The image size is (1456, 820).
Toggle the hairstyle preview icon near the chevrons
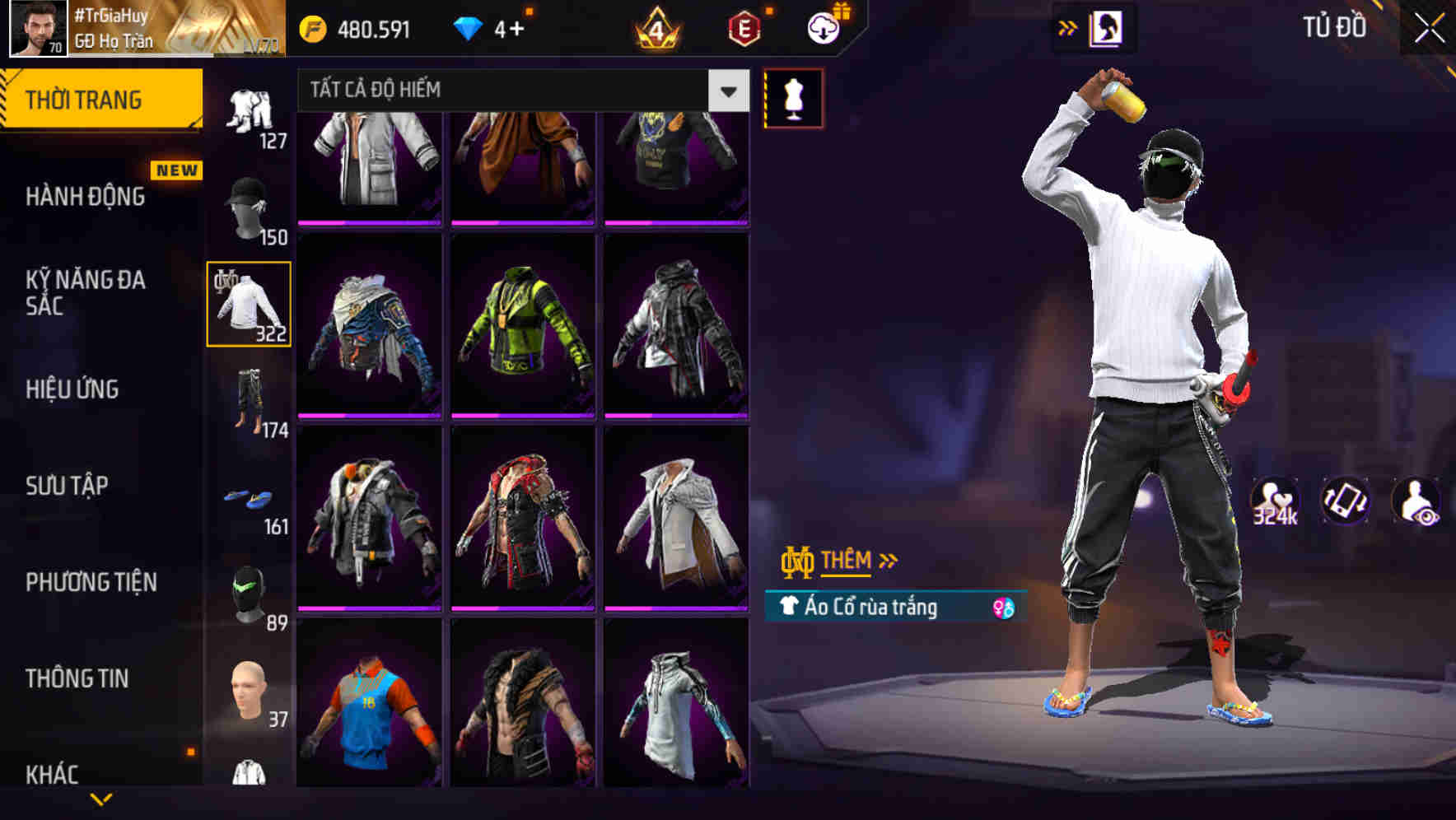point(1104,27)
